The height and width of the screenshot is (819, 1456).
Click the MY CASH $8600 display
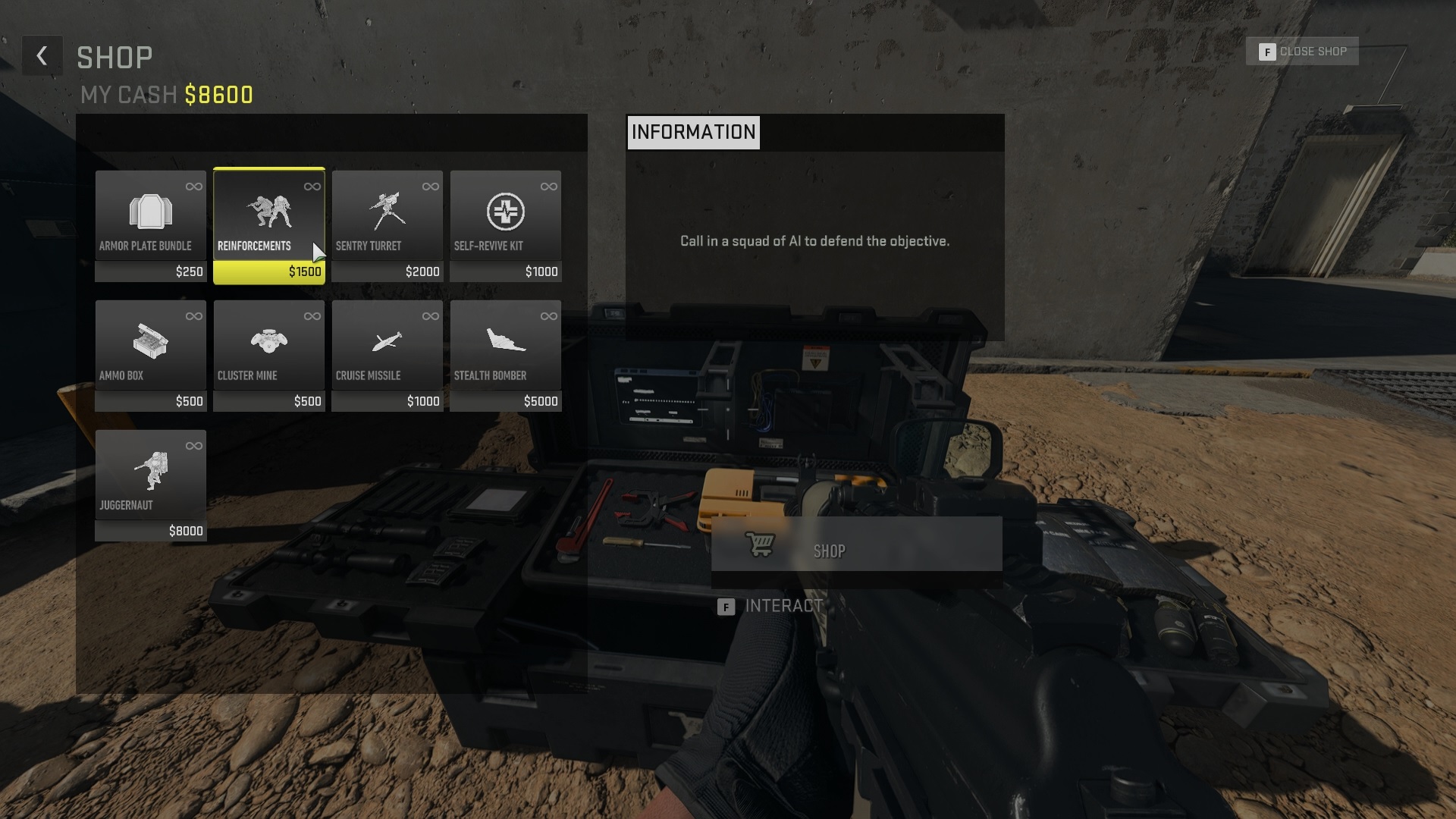click(x=167, y=95)
